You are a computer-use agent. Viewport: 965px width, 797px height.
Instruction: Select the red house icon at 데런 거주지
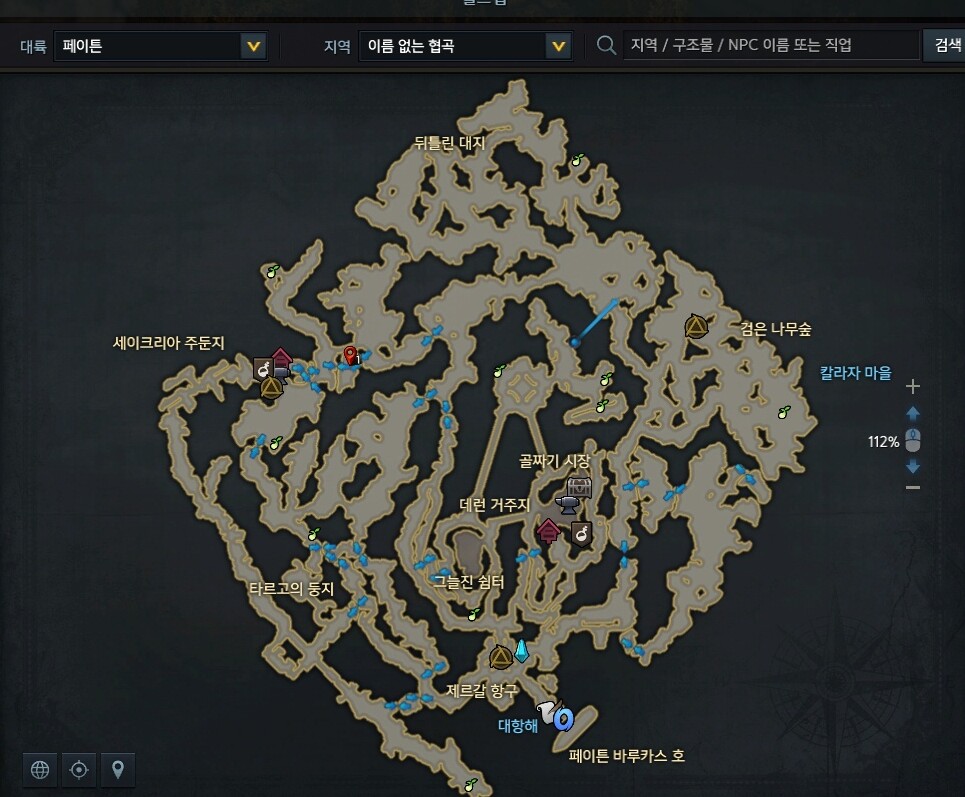tap(548, 531)
